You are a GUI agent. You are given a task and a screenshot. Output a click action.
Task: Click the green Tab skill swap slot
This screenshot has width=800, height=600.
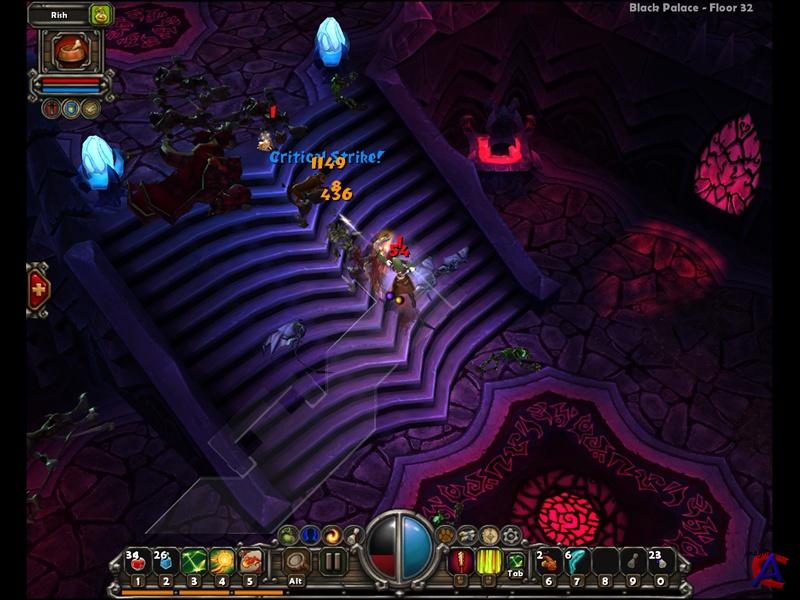tap(516, 563)
